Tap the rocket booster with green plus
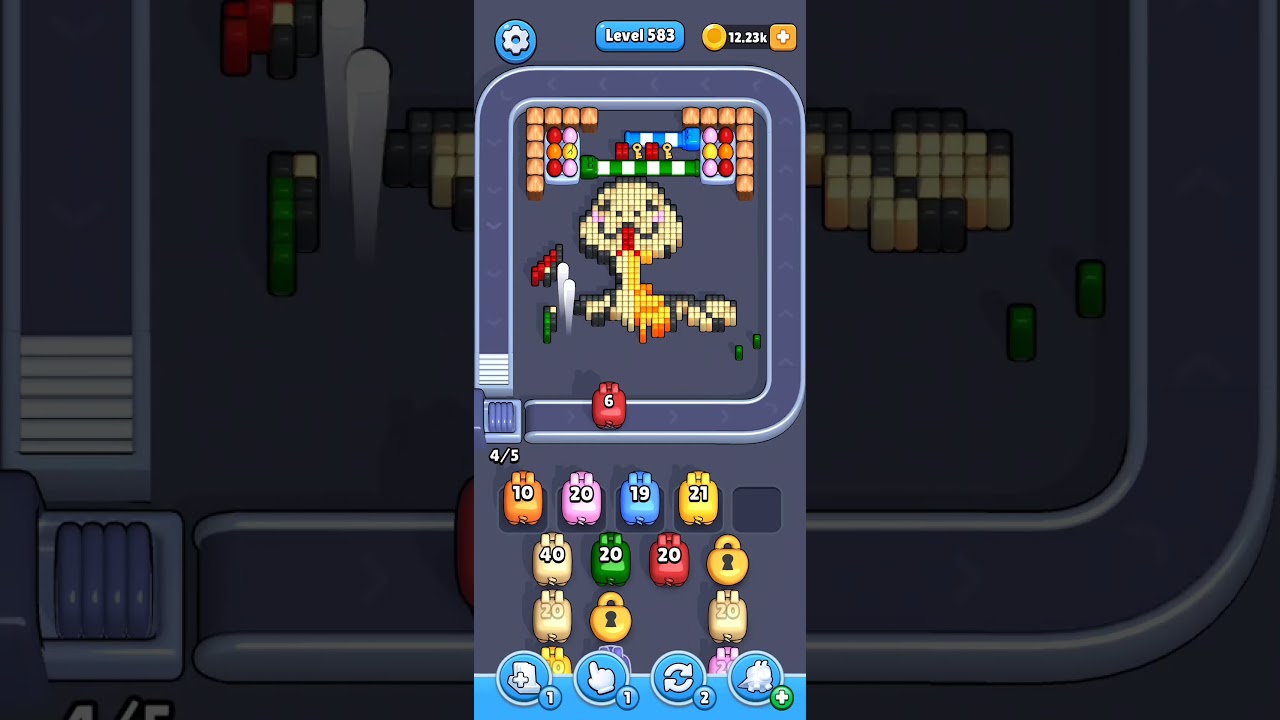The width and height of the screenshot is (1280, 720). (757, 679)
